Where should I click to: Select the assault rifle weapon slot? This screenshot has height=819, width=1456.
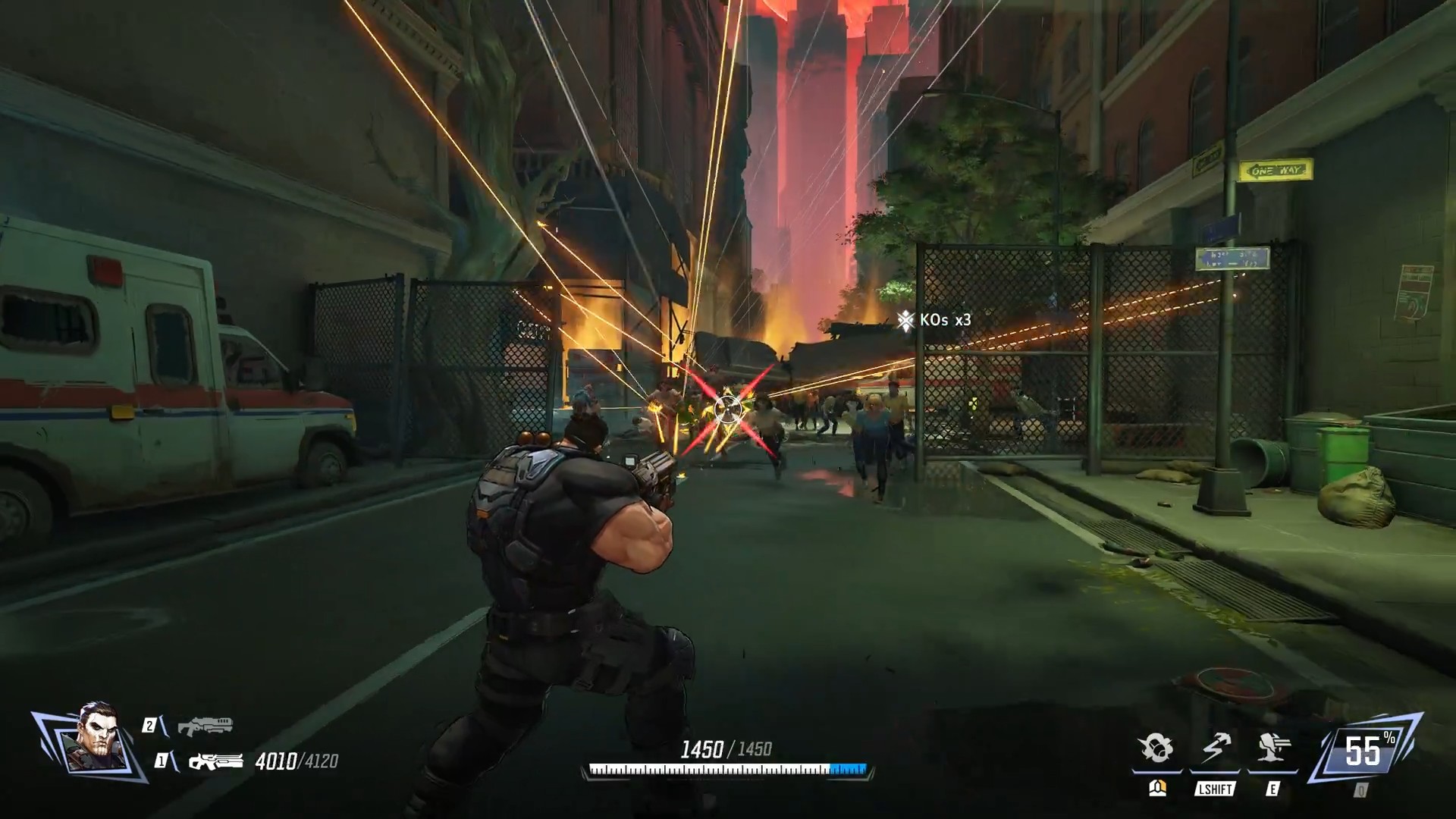click(215, 761)
